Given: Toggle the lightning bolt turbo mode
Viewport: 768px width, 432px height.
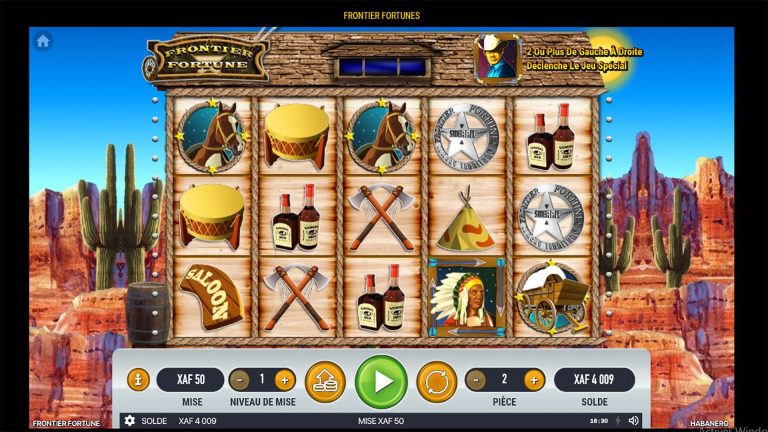Looking at the screenshot, I should pyautogui.click(x=617, y=421).
